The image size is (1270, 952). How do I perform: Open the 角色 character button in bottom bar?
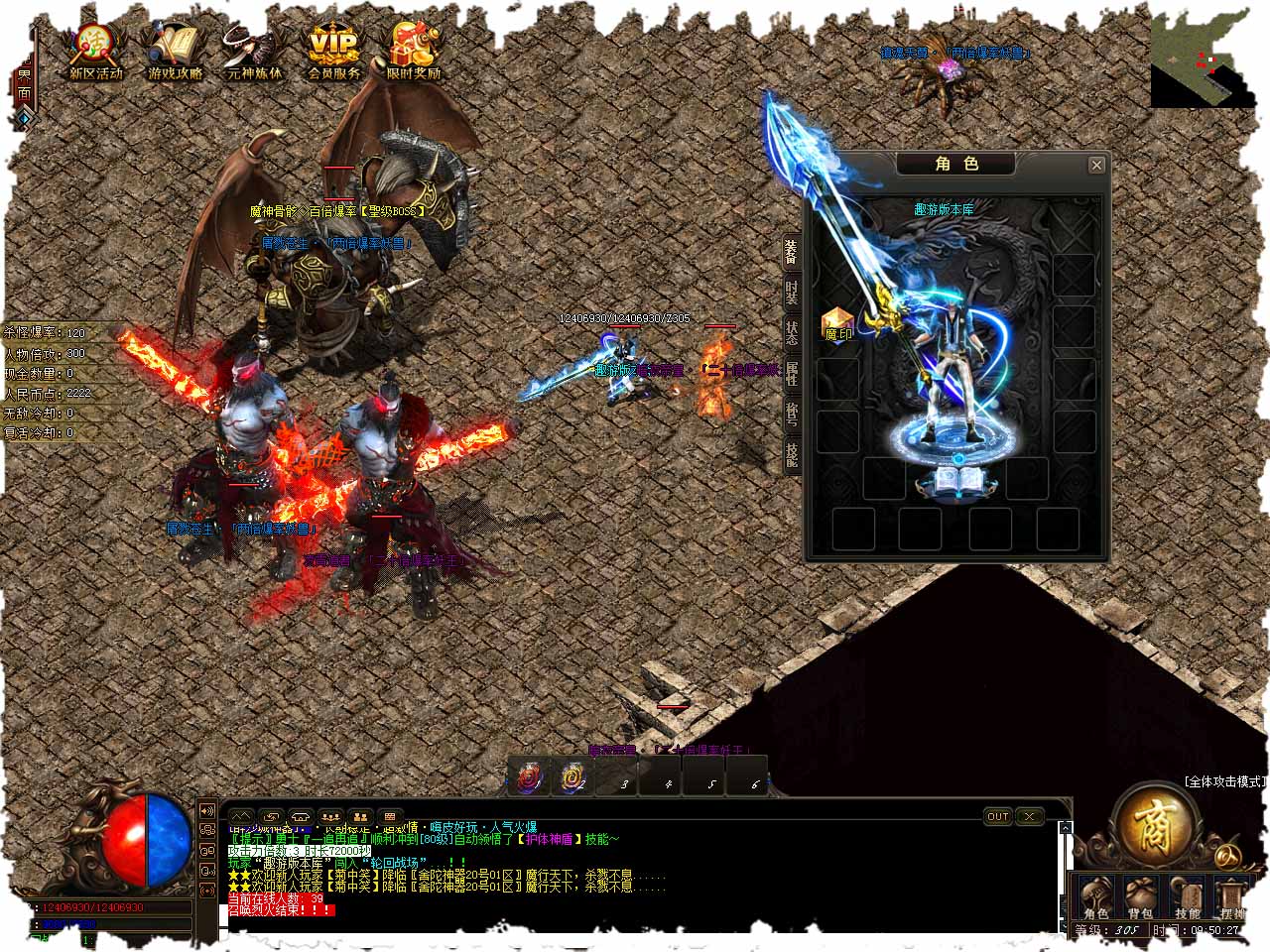(x=1095, y=898)
